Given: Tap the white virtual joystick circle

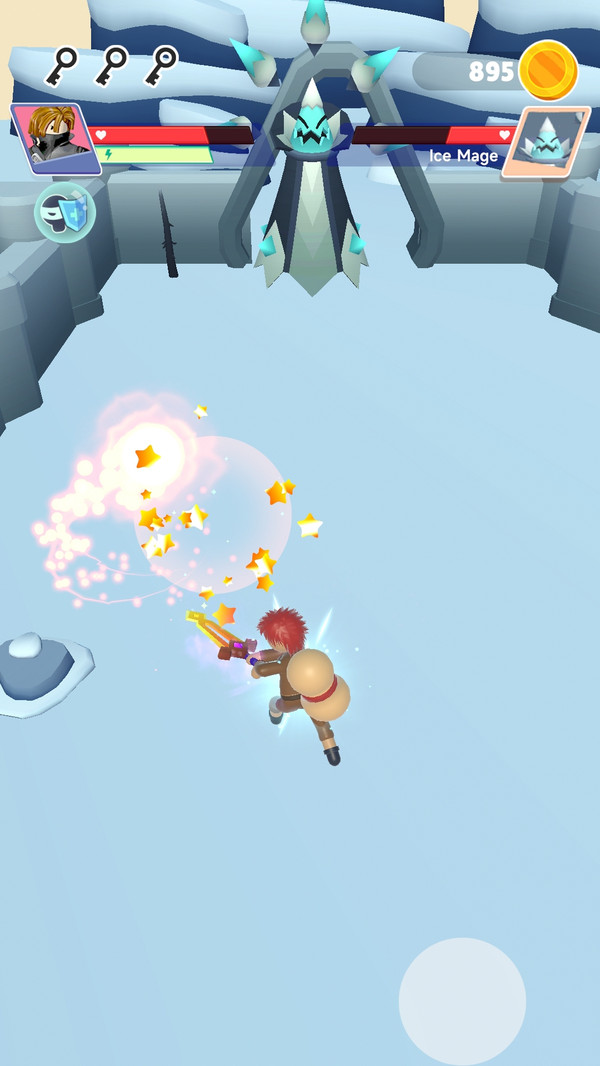Looking at the screenshot, I should [x=462, y=1001].
